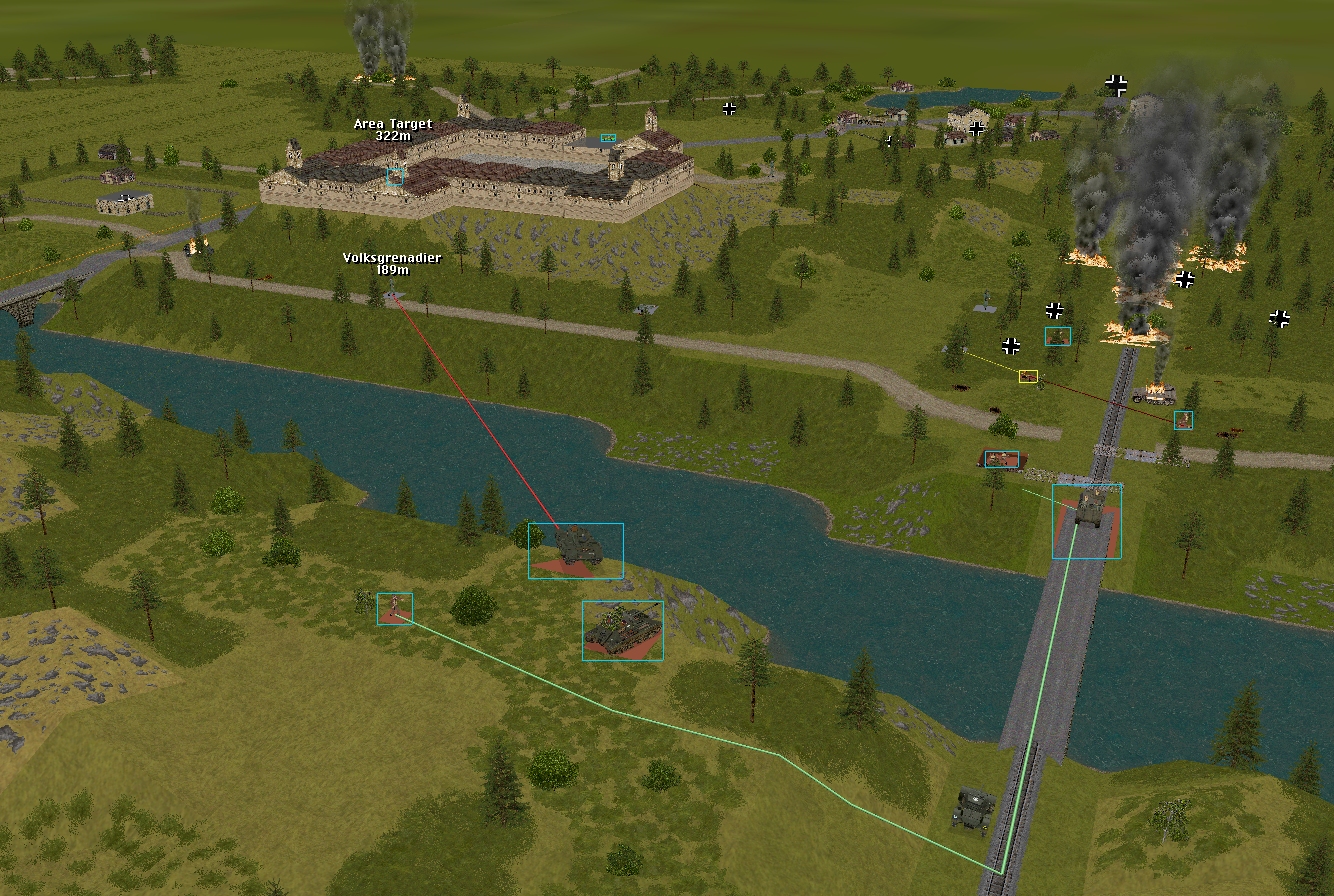Viewport: 1334px width, 896px height.
Task: Select the vehicle firing the red target line
Action: [575, 550]
